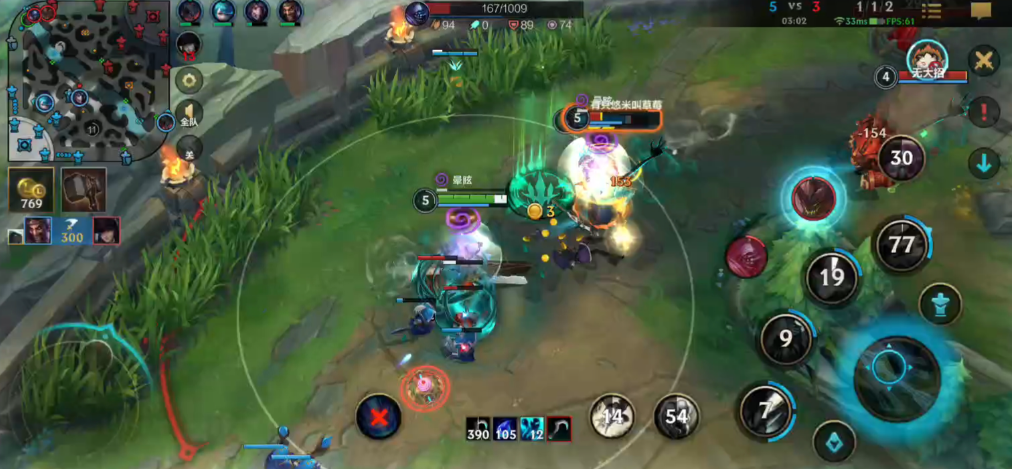Screen dimensions: 1012x469
Task: Select the attack-turret targeting button
Action: point(940,304)
